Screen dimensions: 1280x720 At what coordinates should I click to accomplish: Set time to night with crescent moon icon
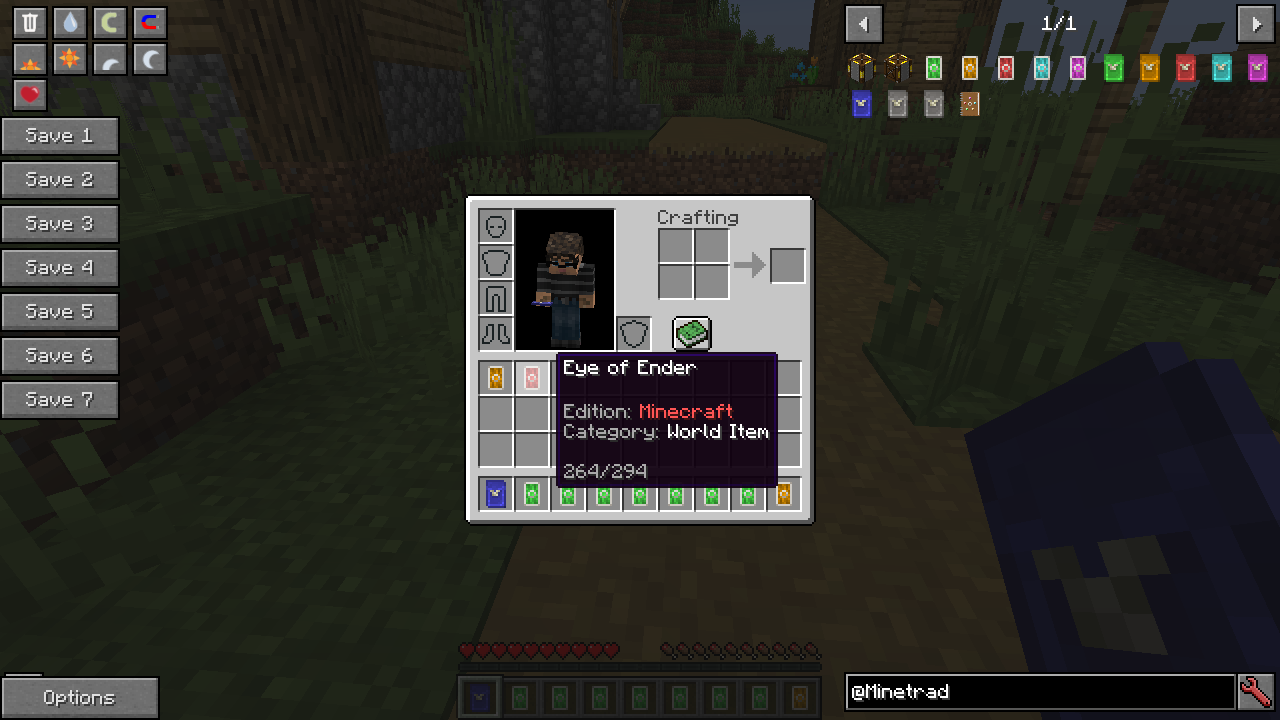(x=149, y=58)
